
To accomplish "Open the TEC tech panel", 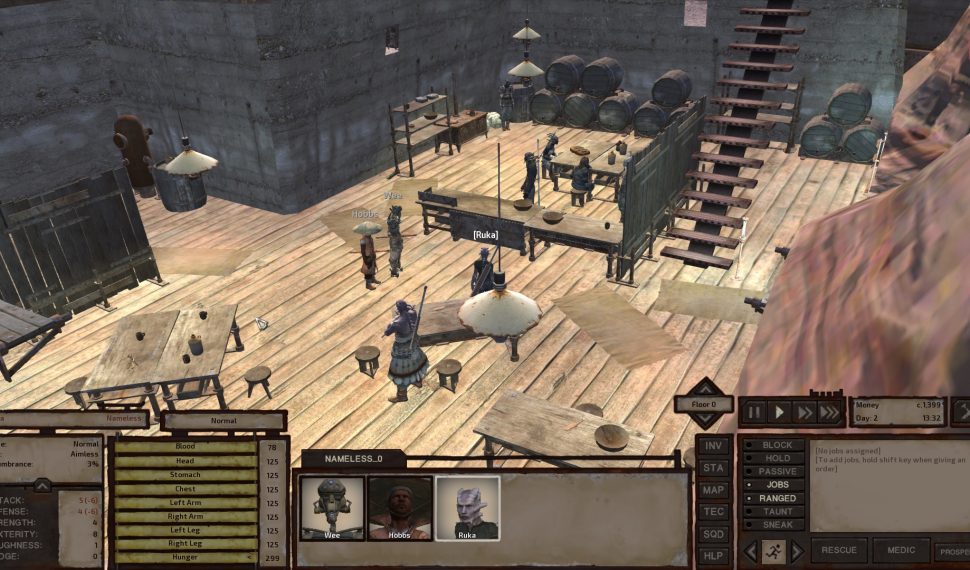I will [x=713, y=511].
